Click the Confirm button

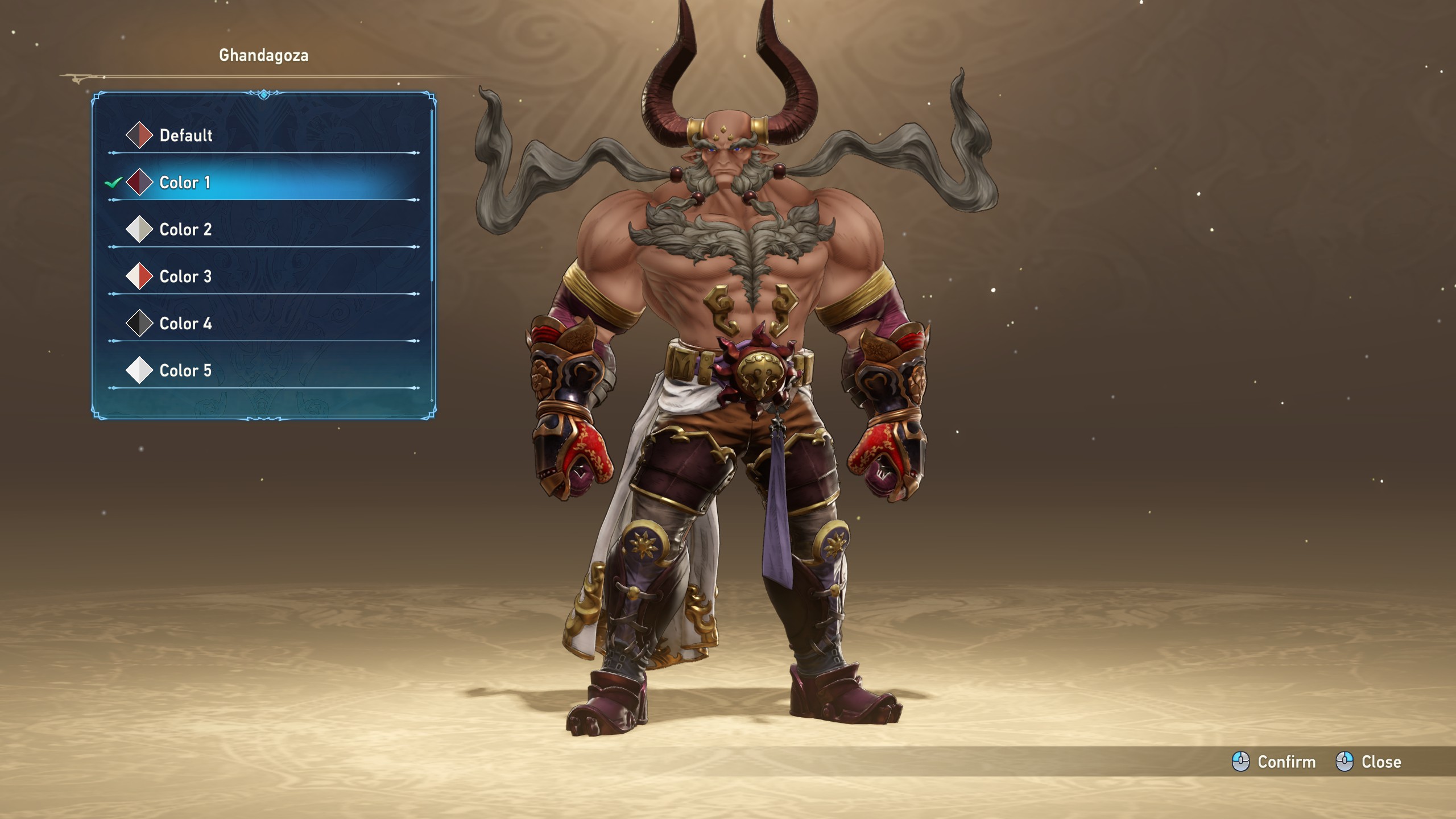(1274, 762)
